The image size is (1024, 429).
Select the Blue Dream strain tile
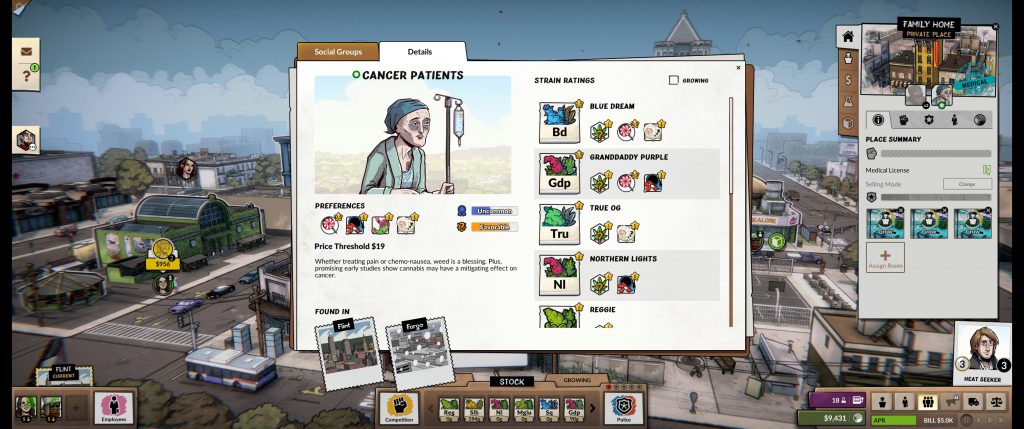click(559, 122)
